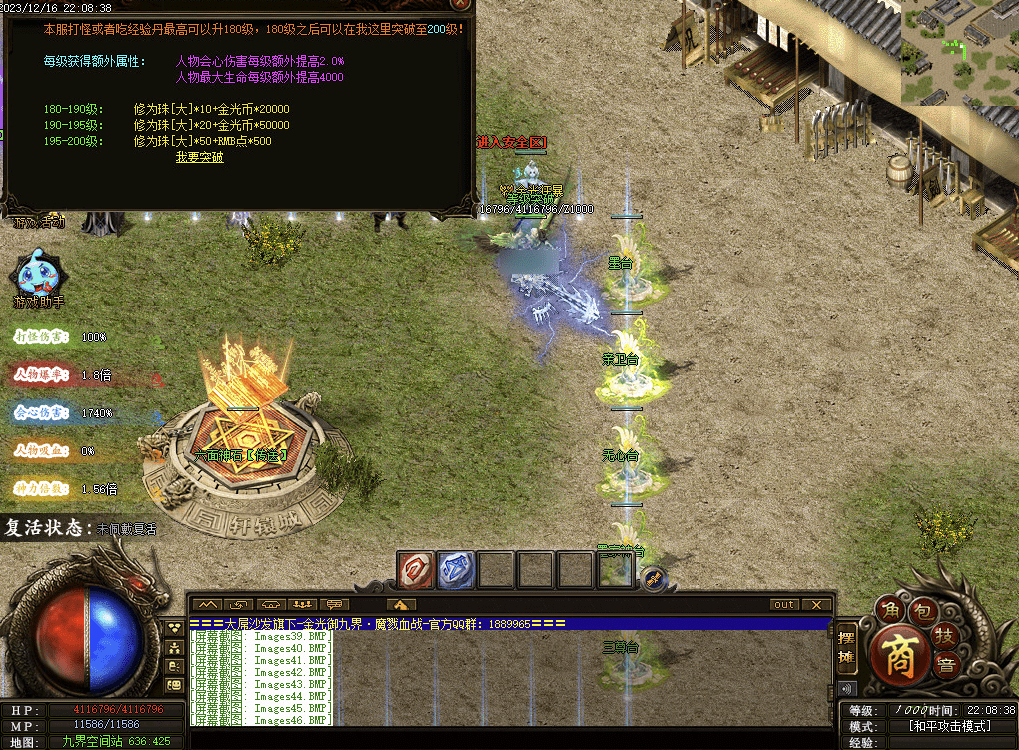Image resolution: width=1019 pixels, height=750 pixels.
Task: Toggle the 和平攻击模式 attack mode
Action: coord(948,726)
